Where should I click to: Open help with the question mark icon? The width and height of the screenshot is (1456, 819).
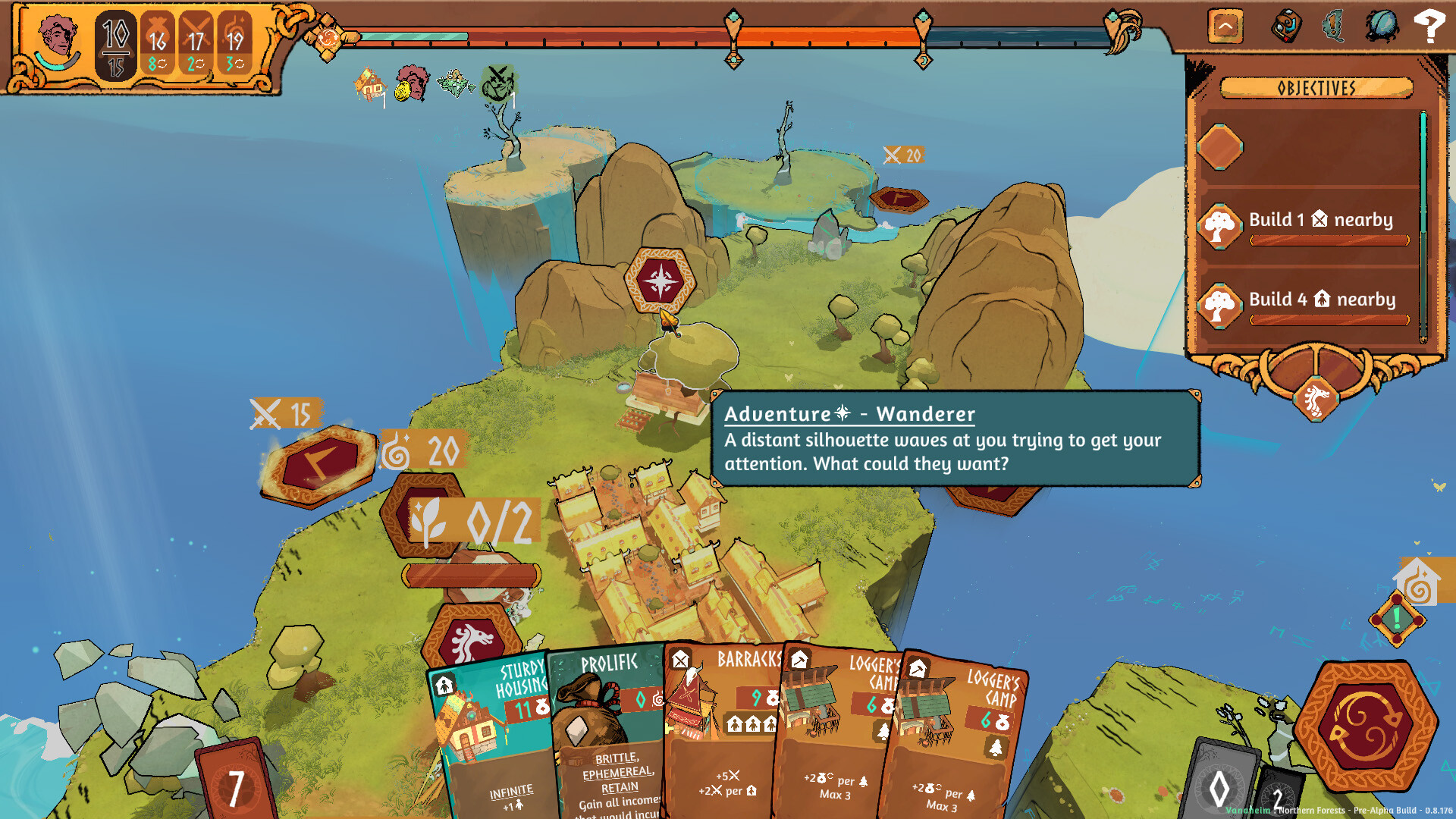pos(1431,25)
